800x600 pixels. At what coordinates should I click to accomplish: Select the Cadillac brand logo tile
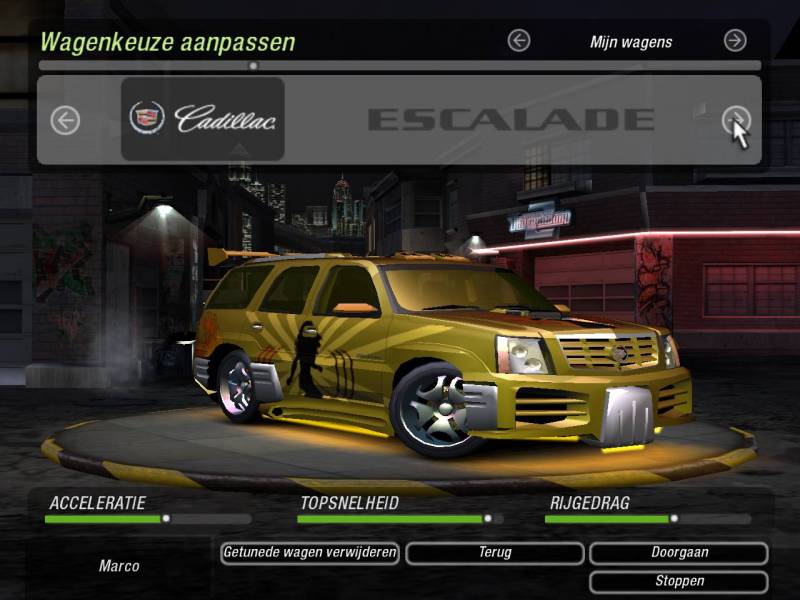pos(203,119)
